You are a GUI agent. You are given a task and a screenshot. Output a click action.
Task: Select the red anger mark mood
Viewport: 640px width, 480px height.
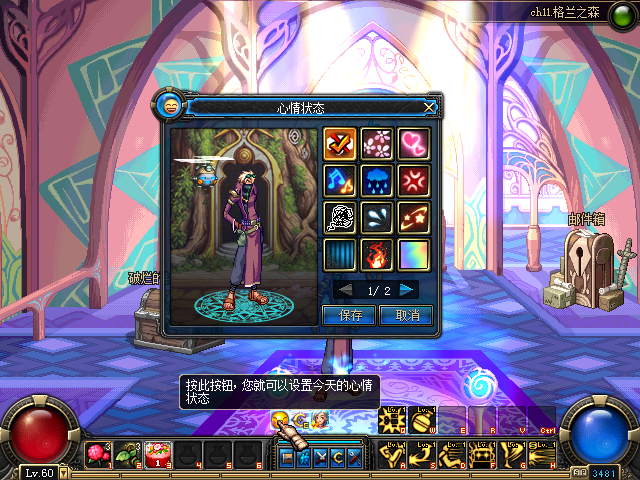[x=414, y=181]
